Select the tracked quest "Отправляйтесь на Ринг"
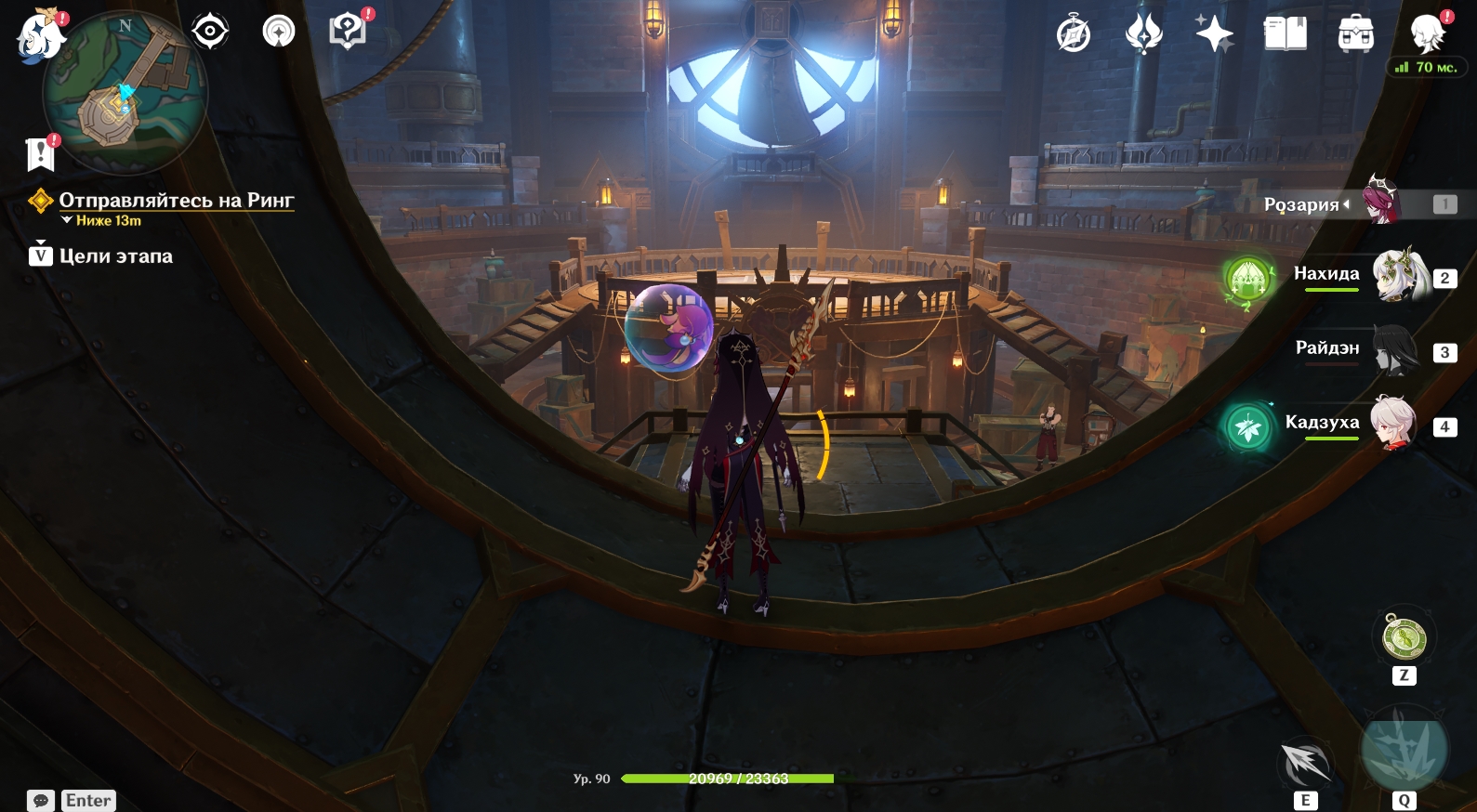 point(176,201)
